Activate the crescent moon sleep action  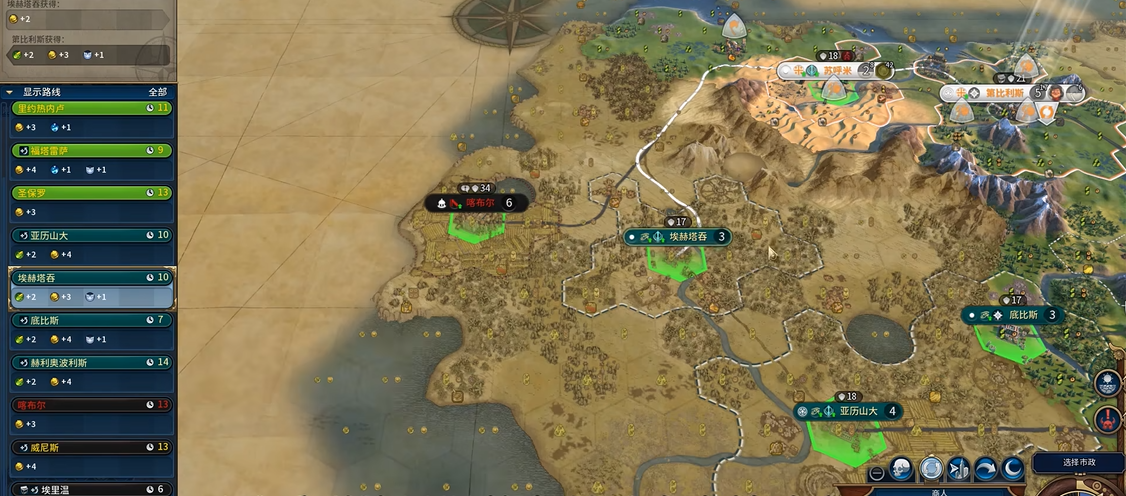point(1012,469)
